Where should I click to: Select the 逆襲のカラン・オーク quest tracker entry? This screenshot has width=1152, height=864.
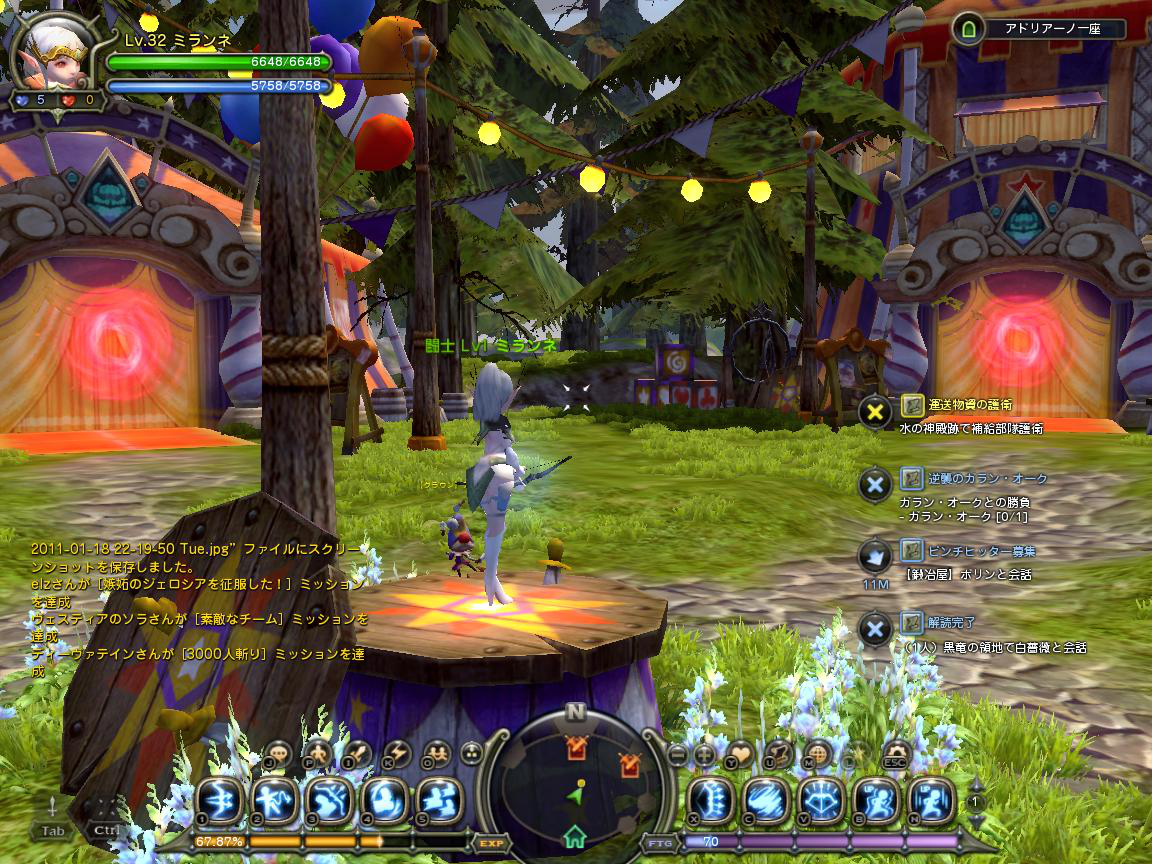click(972, 478)
